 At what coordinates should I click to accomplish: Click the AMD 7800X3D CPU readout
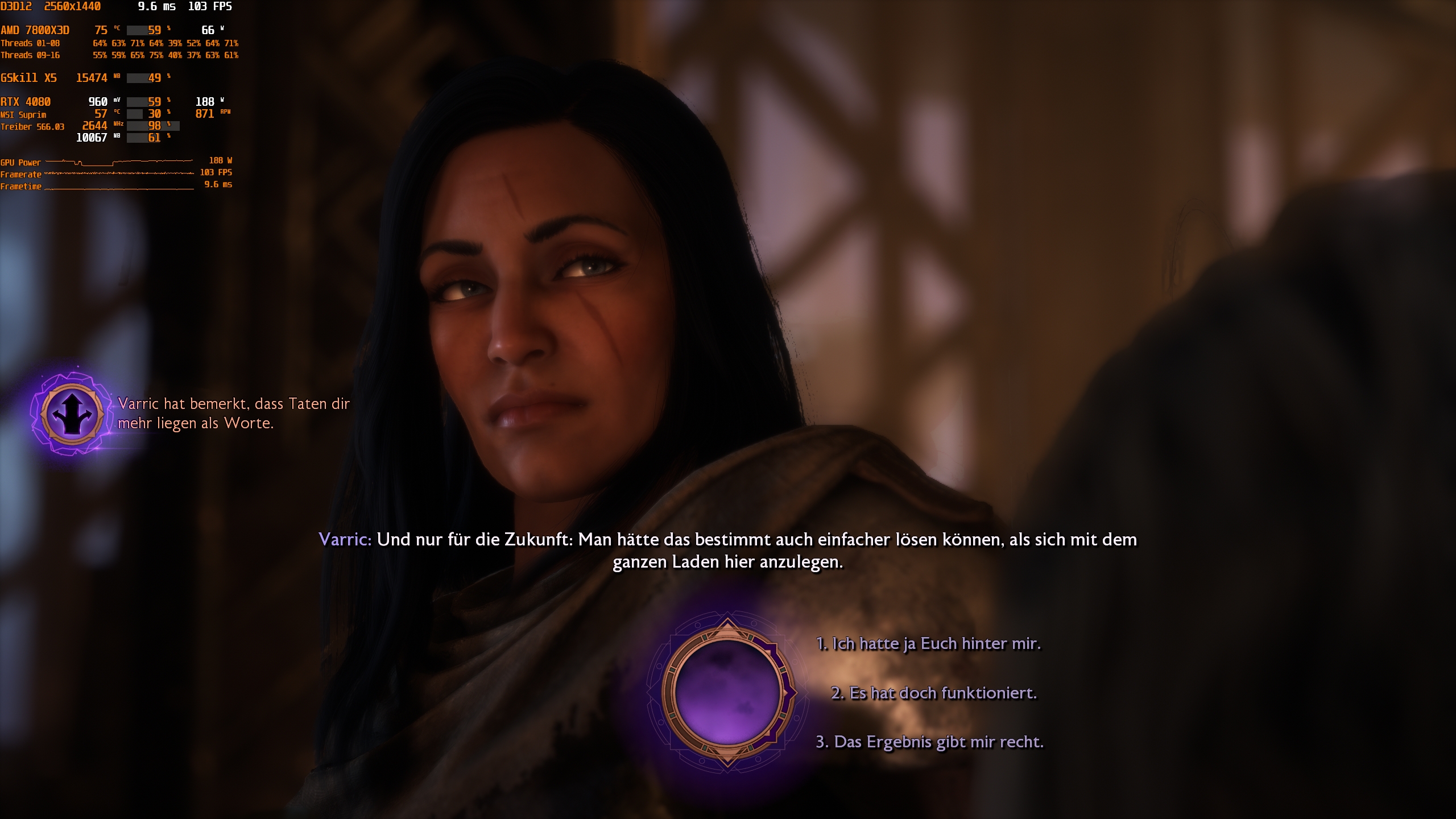click(x=34, y=30)
